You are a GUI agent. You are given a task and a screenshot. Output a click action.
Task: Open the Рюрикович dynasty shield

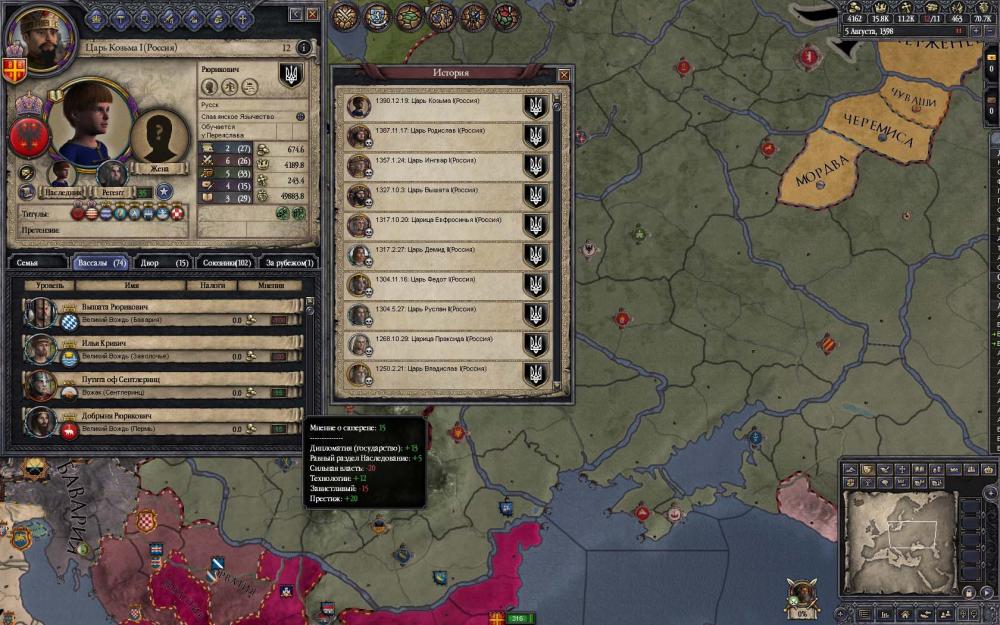tap(290, 76)
